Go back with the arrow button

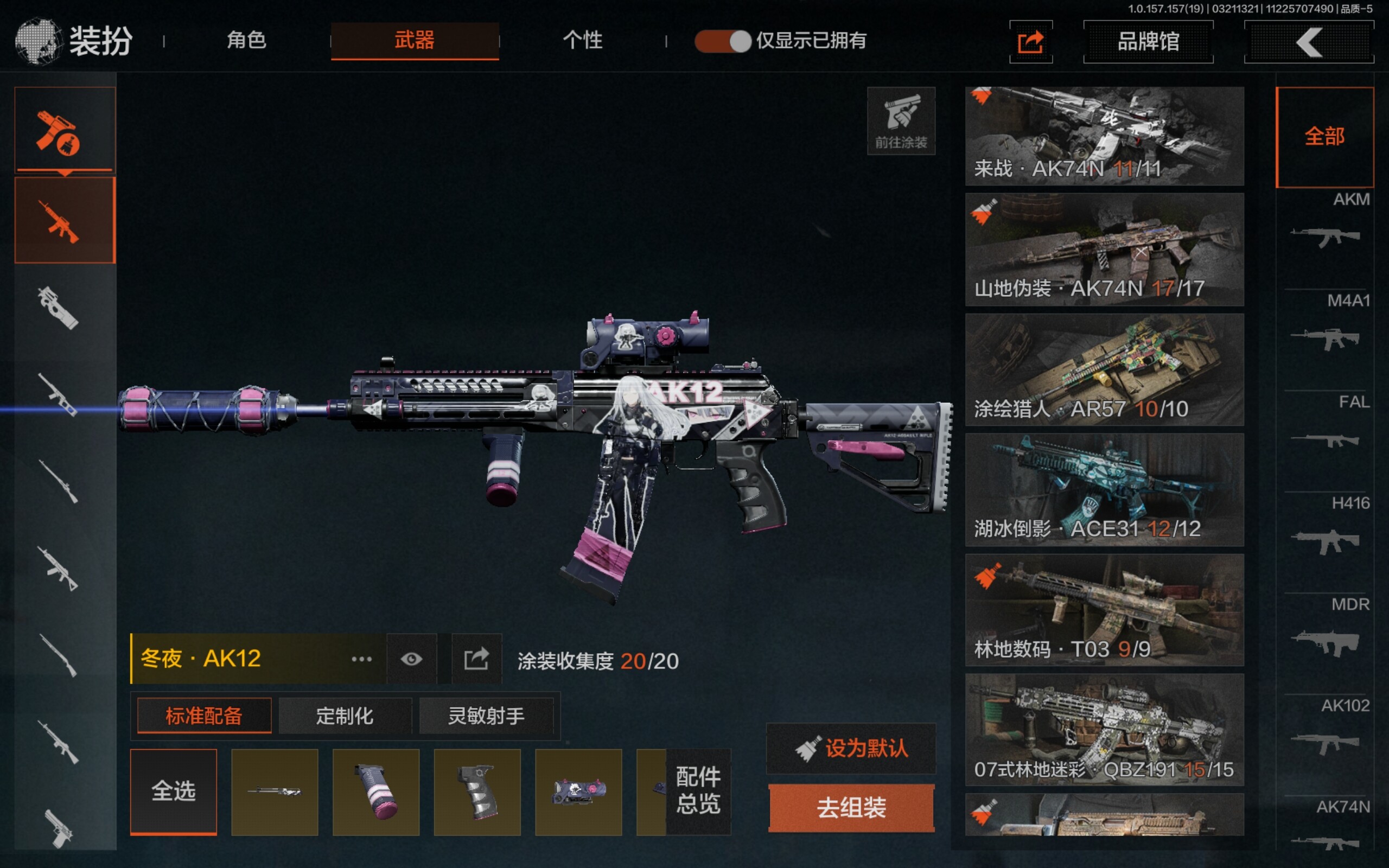tap(1309, 42)
